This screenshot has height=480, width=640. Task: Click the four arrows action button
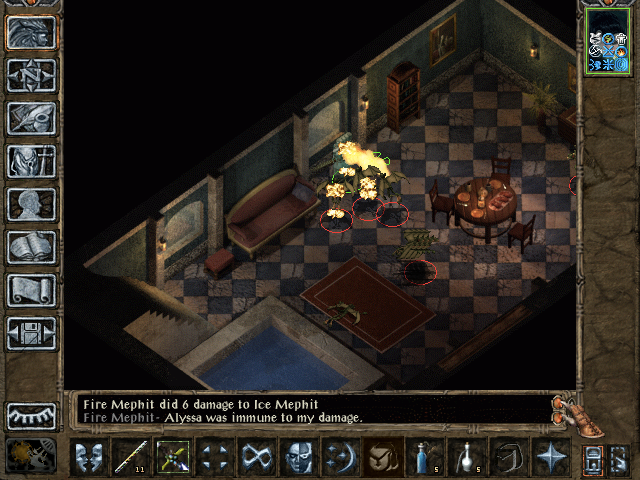pyautogui.click(x=216, y=457)
